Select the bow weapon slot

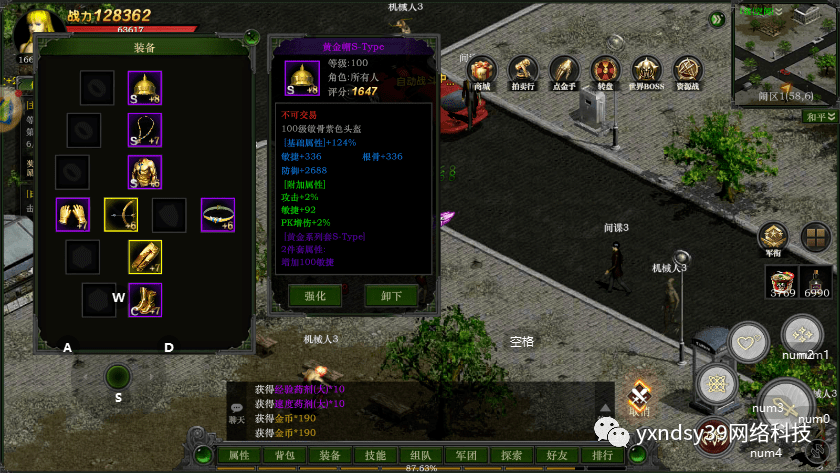pos(121,214)
